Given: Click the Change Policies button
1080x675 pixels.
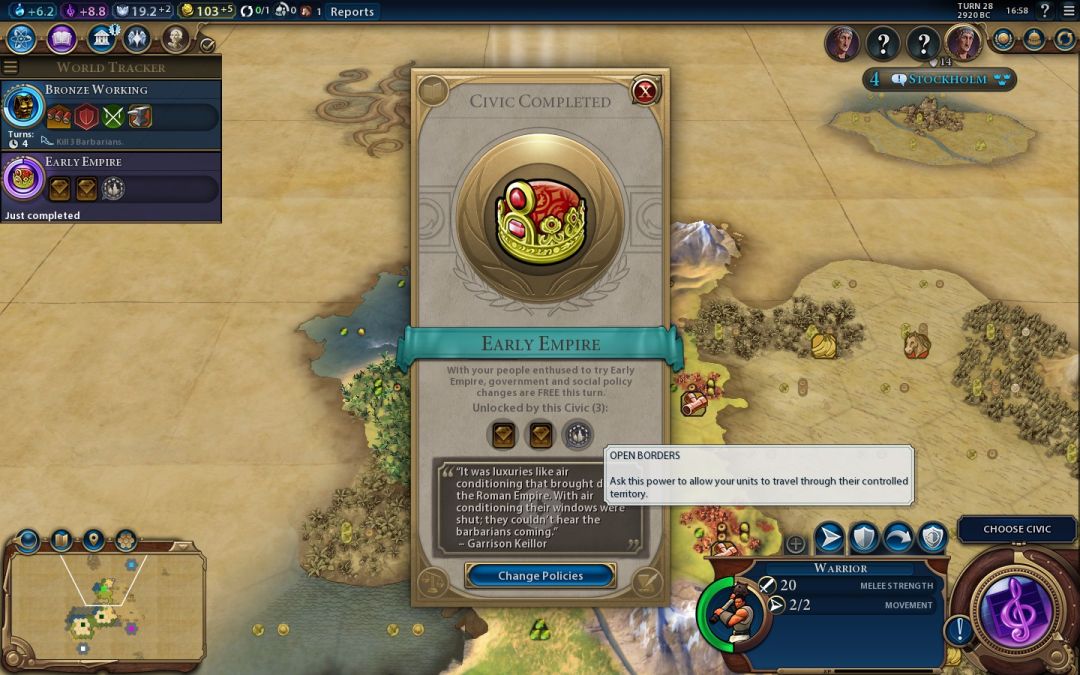Looking at the screenshot, I should click(x=540, y=575).
